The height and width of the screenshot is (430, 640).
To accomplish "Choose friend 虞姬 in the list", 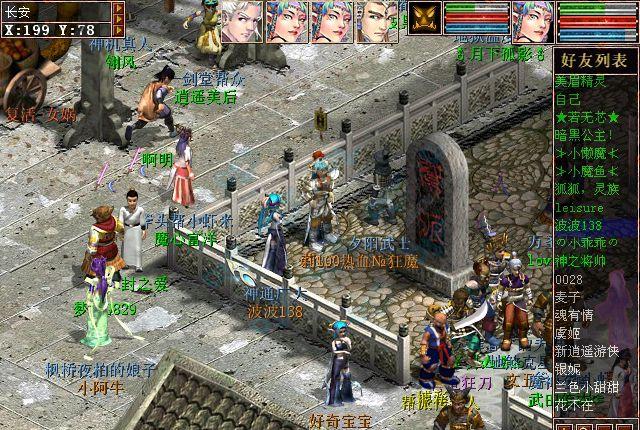I will pos(567,334).
